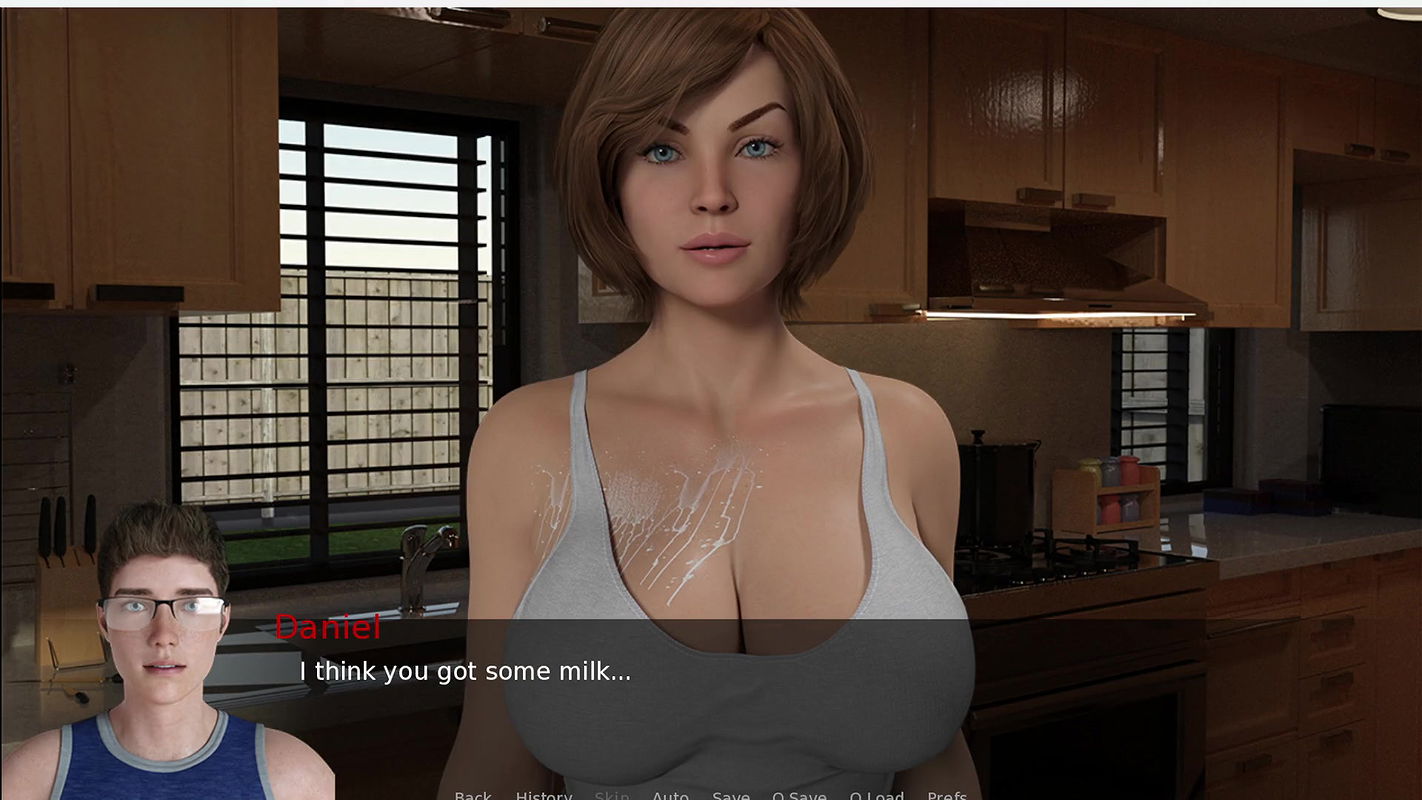Viewport: 1422px width, 800px height.
Task: Click Back to rewind the dialogue
Action: pyautogui.click(x=473, y=795)
